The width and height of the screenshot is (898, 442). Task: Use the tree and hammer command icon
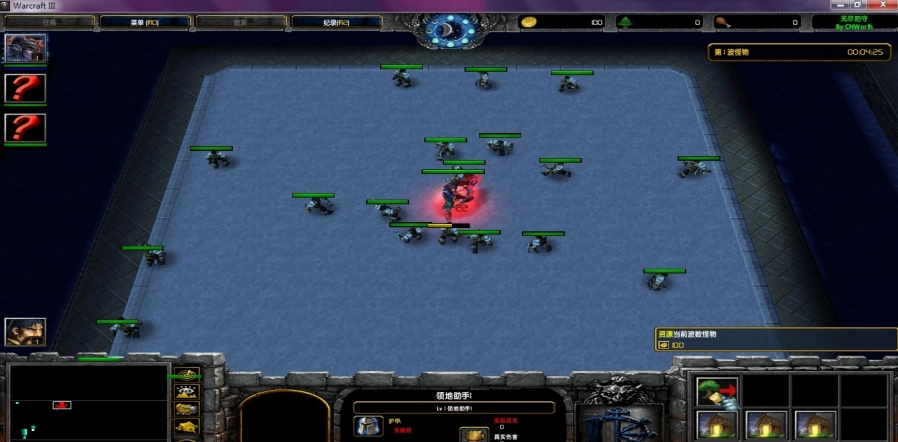[716, 392]
